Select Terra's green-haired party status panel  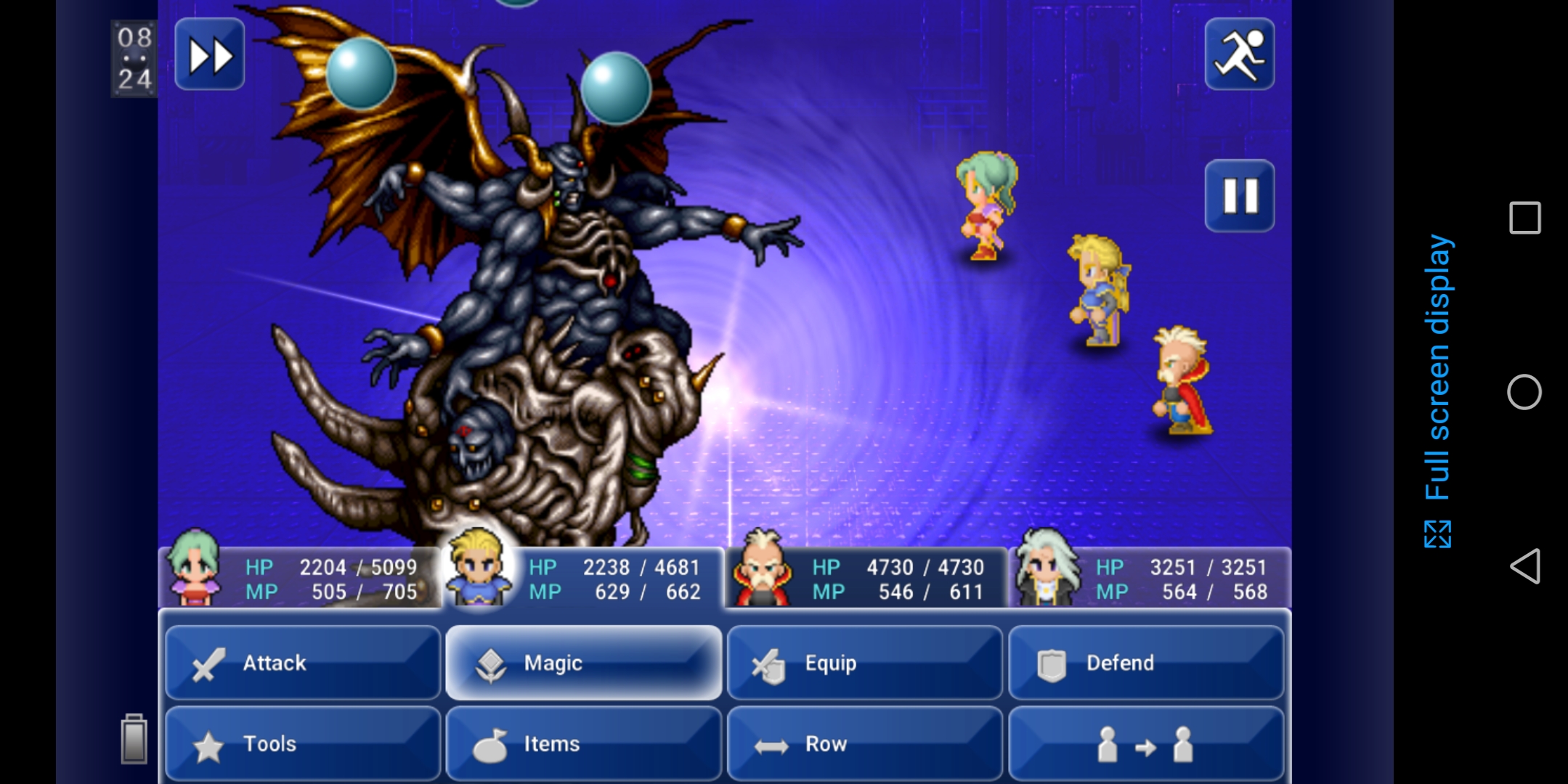pos(299,578)
